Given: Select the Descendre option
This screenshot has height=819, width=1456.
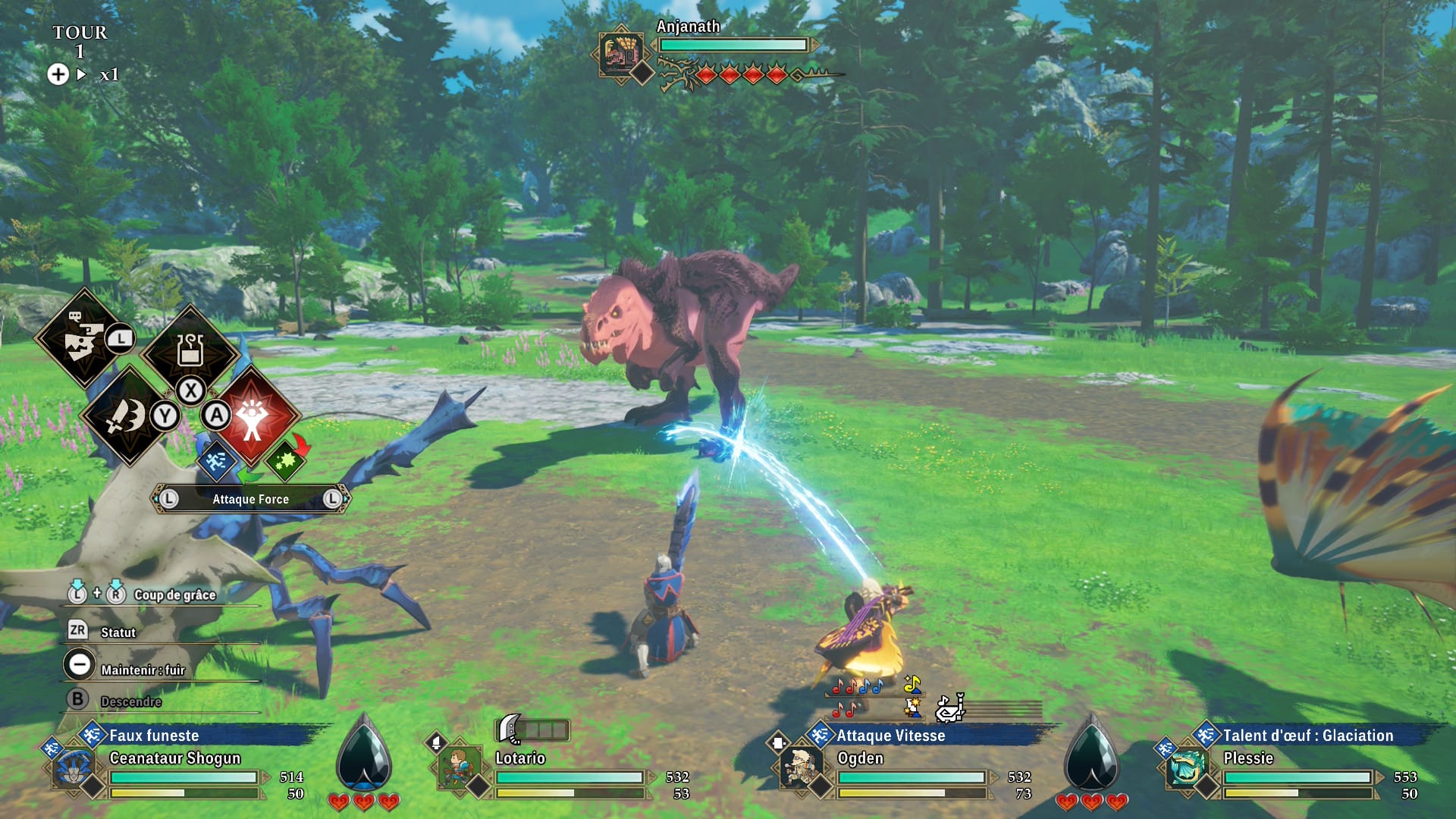Looking at the screenshot, I should tap(130, 701).
